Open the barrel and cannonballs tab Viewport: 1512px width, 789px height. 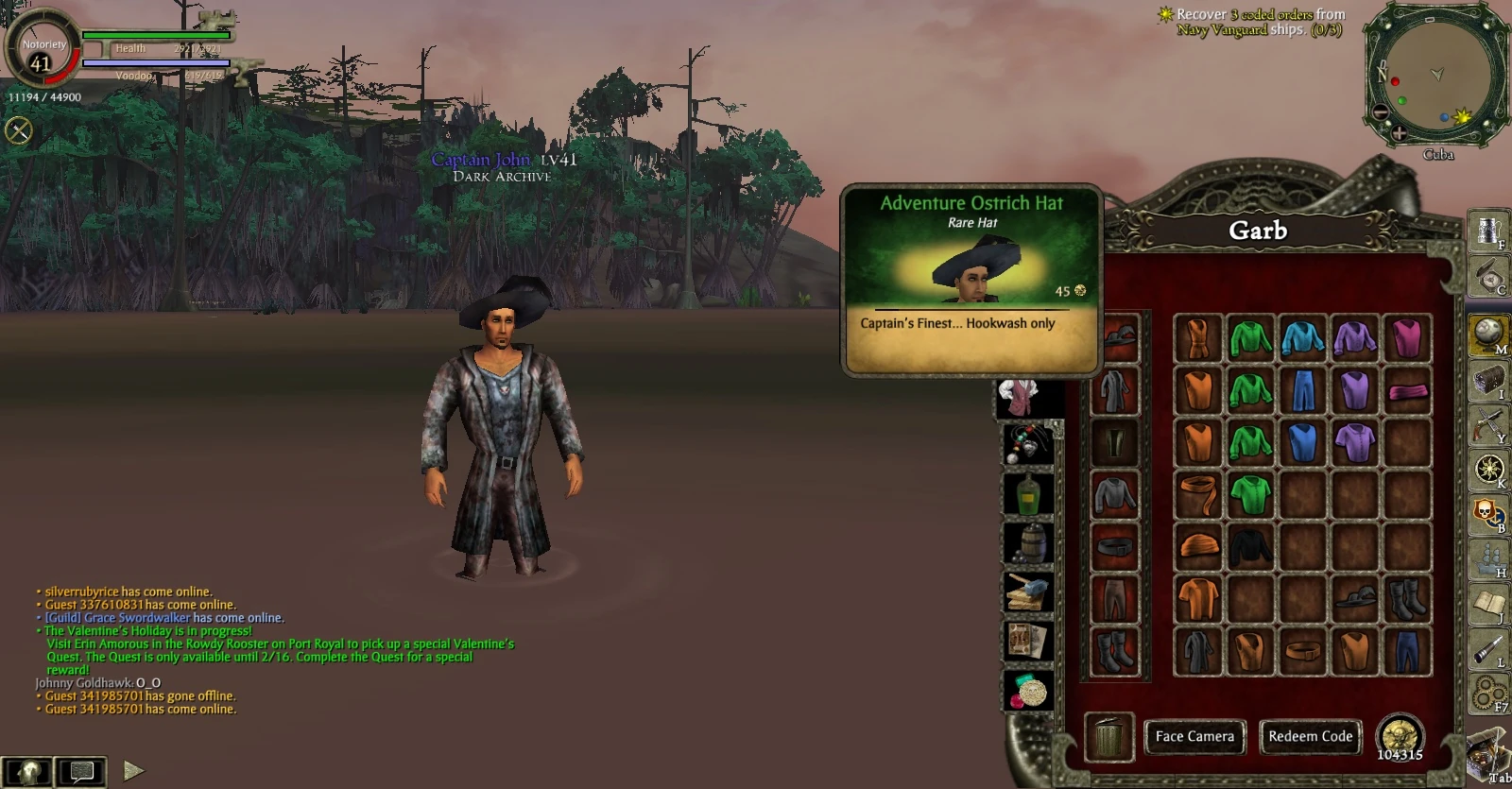pos(1028,542)
